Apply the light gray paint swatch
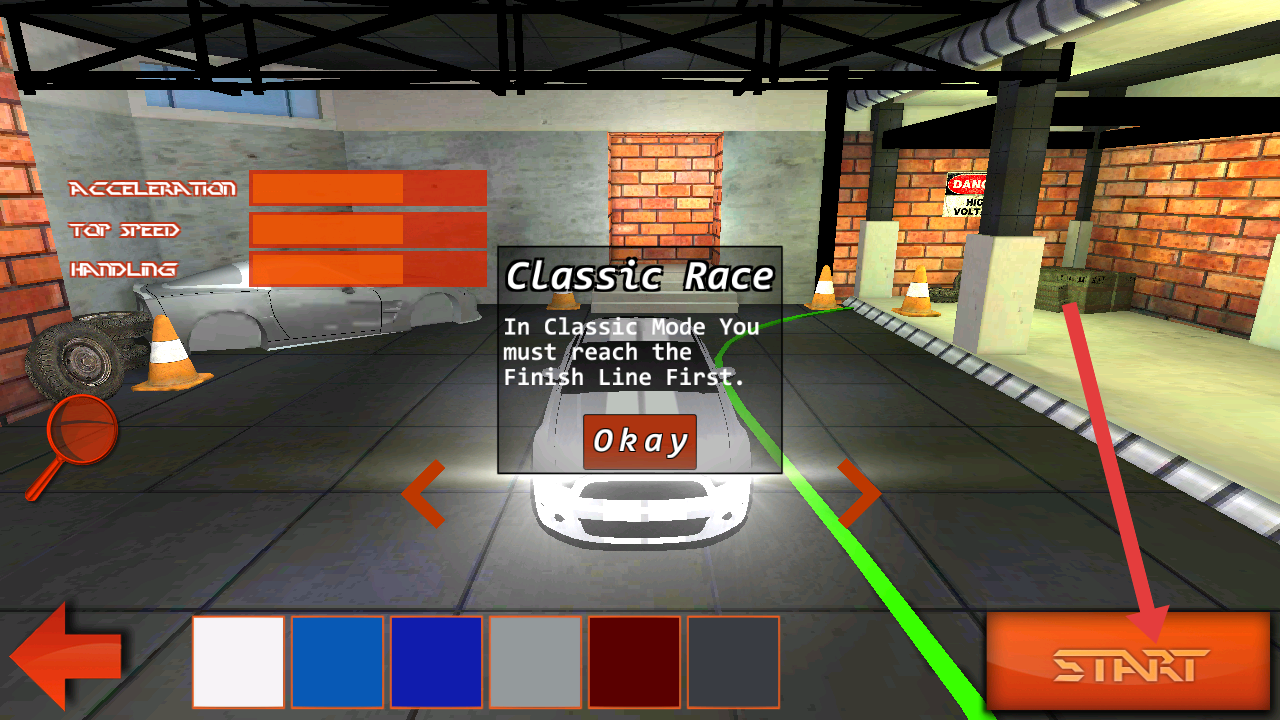 coord(535,662)
